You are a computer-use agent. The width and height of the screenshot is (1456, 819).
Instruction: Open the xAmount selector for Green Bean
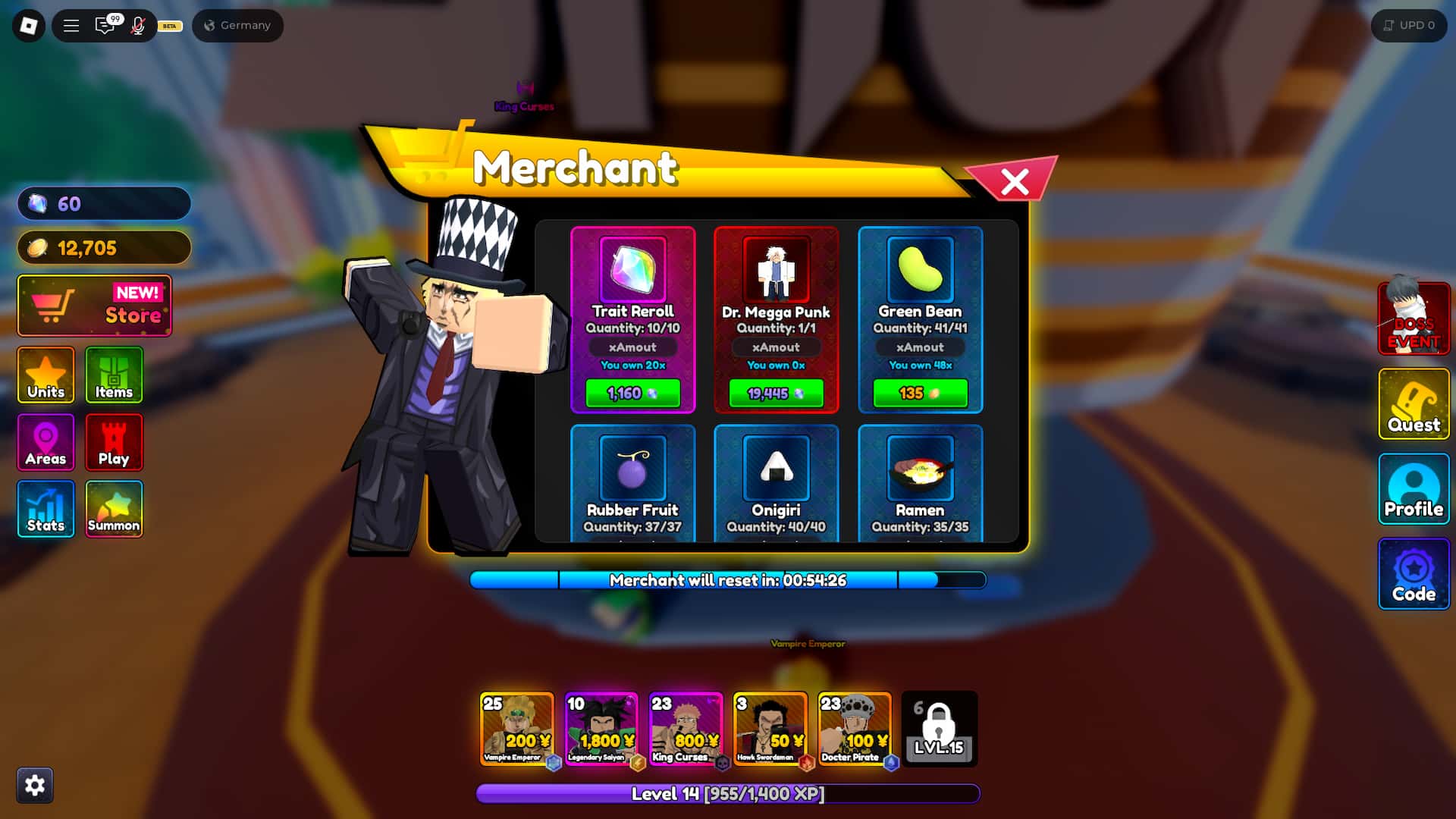(920, 347)
